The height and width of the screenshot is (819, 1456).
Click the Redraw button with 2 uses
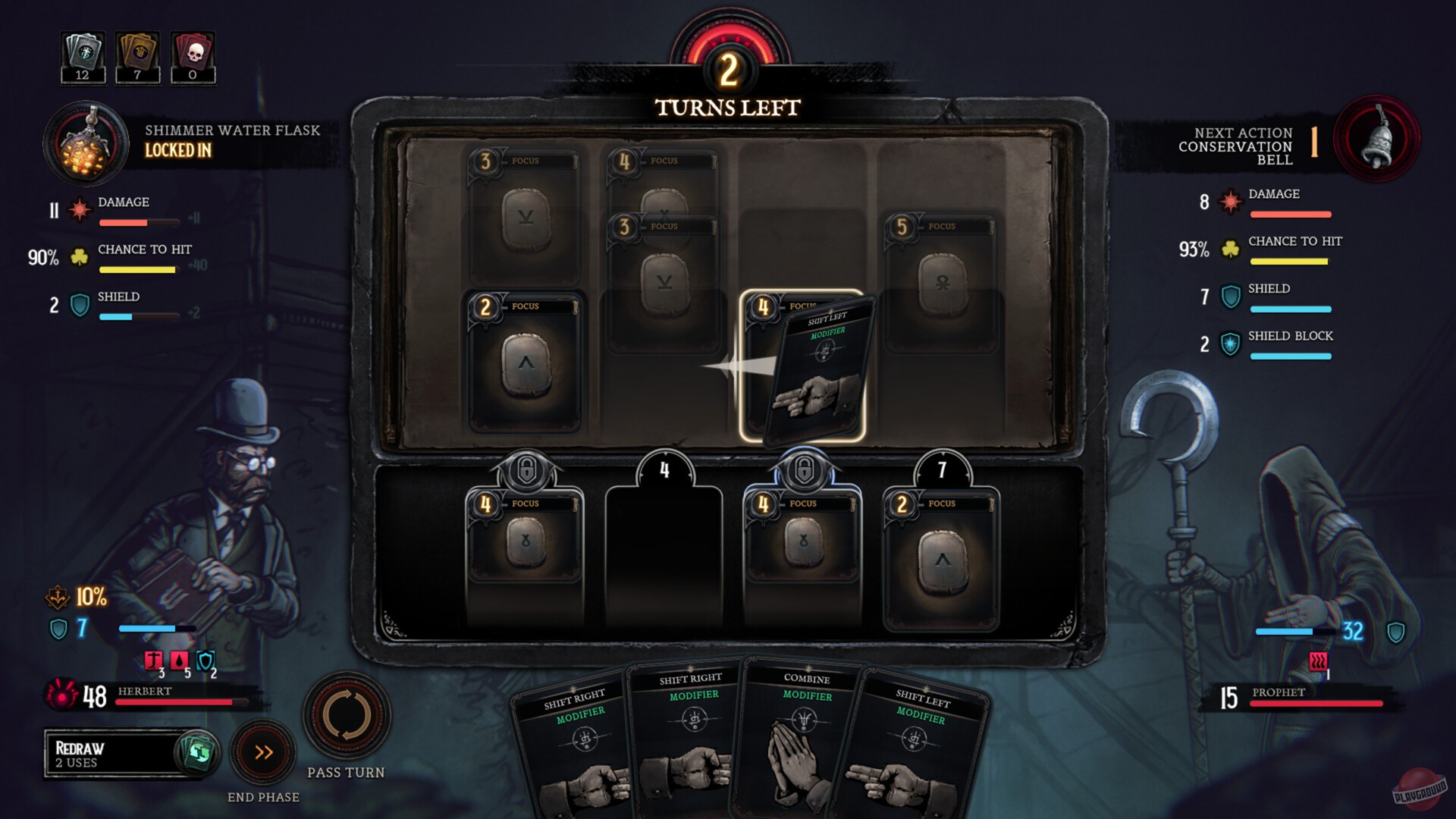coord(130,753)
